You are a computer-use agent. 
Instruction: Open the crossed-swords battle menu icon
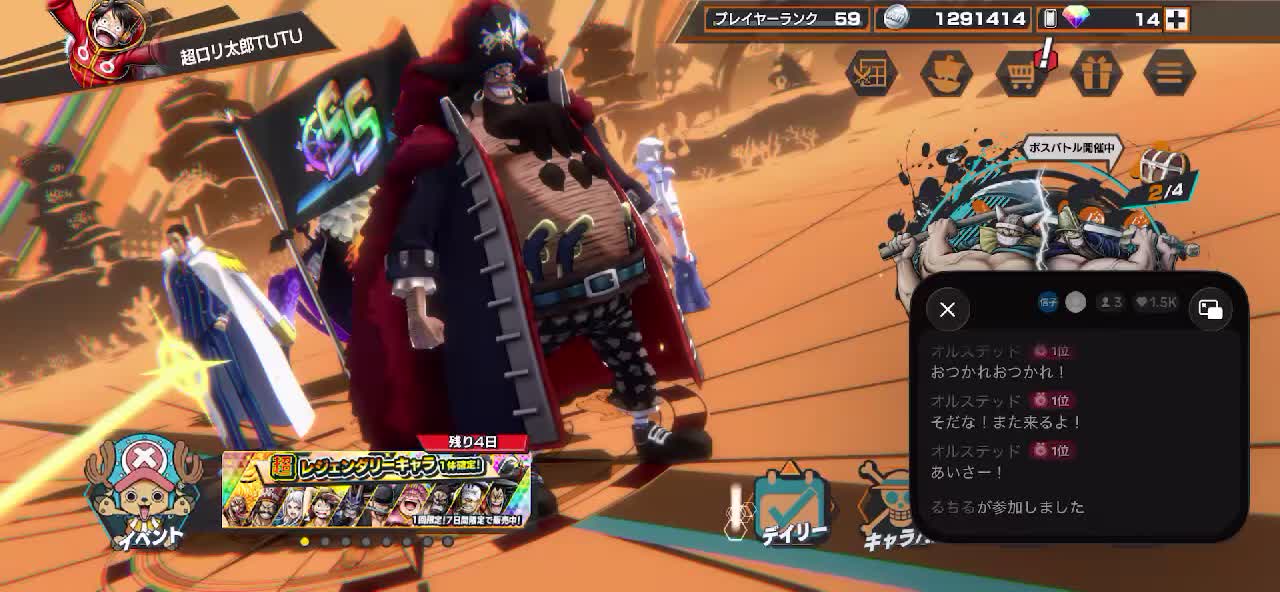(872, 73)
